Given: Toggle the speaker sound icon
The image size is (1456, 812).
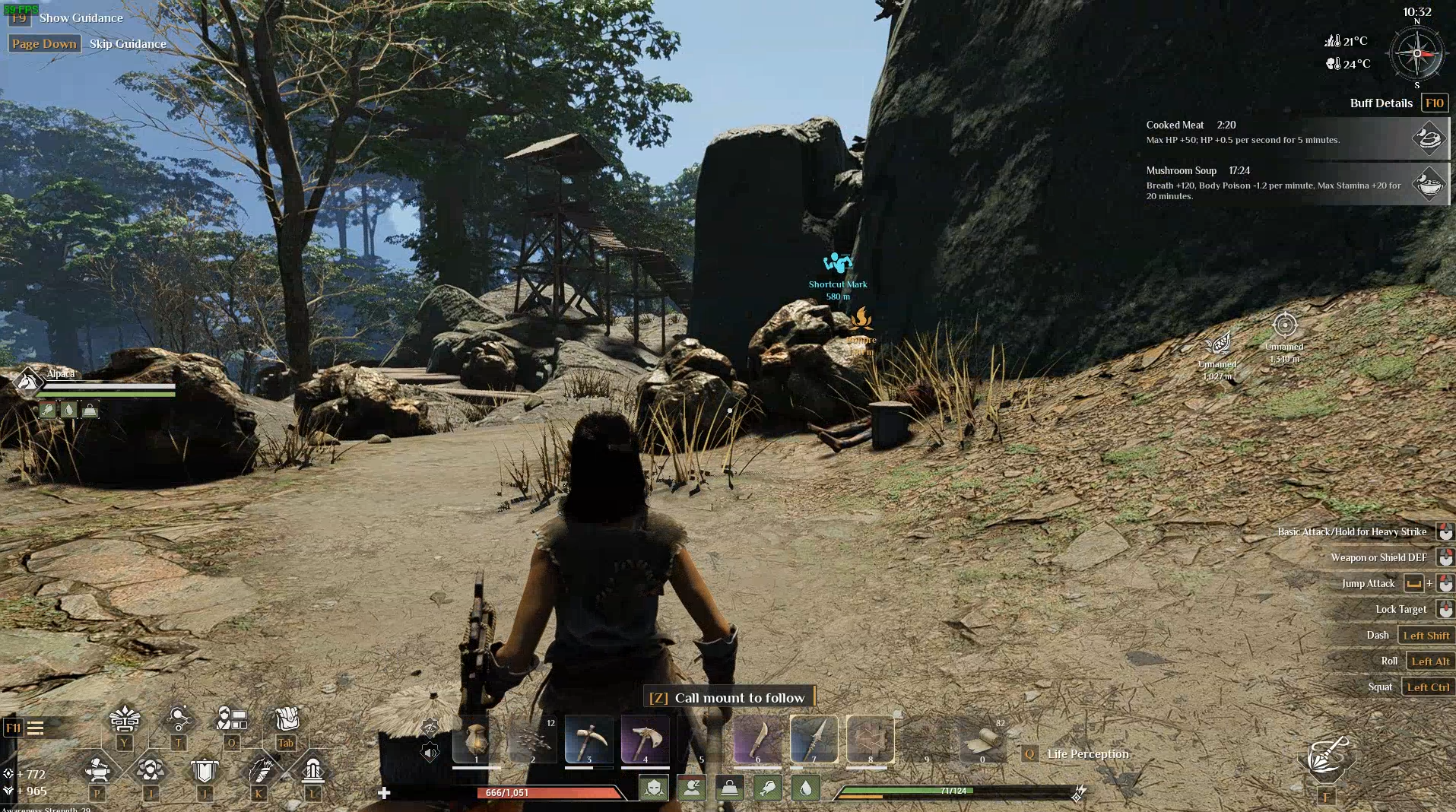Looking at the screenshot, I should 430,753.
